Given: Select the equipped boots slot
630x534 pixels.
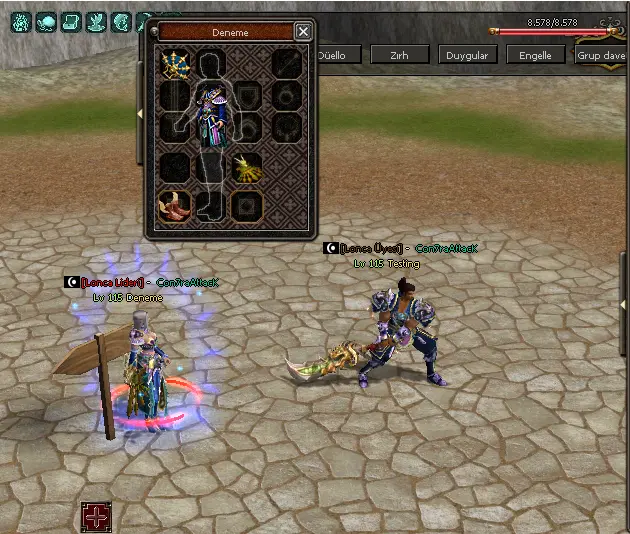Looking at the screenshot, I should tap(176, 205).
